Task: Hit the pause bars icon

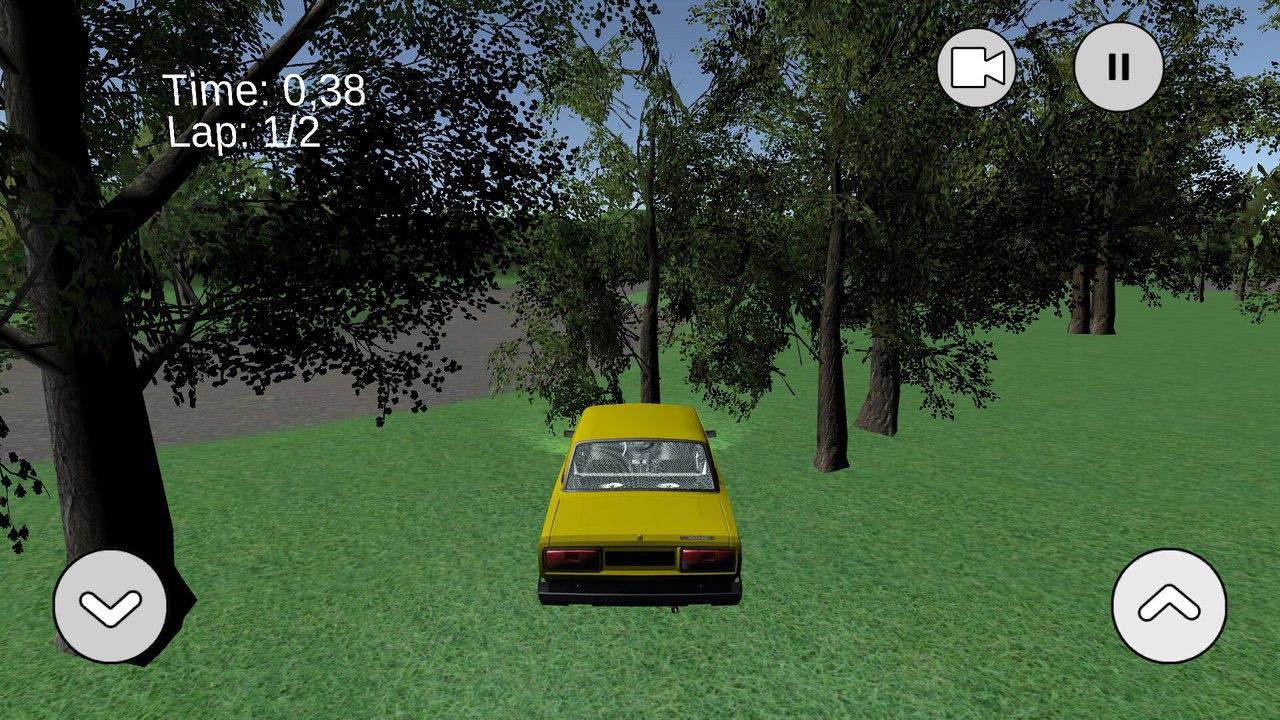Action: [1117, 65]
